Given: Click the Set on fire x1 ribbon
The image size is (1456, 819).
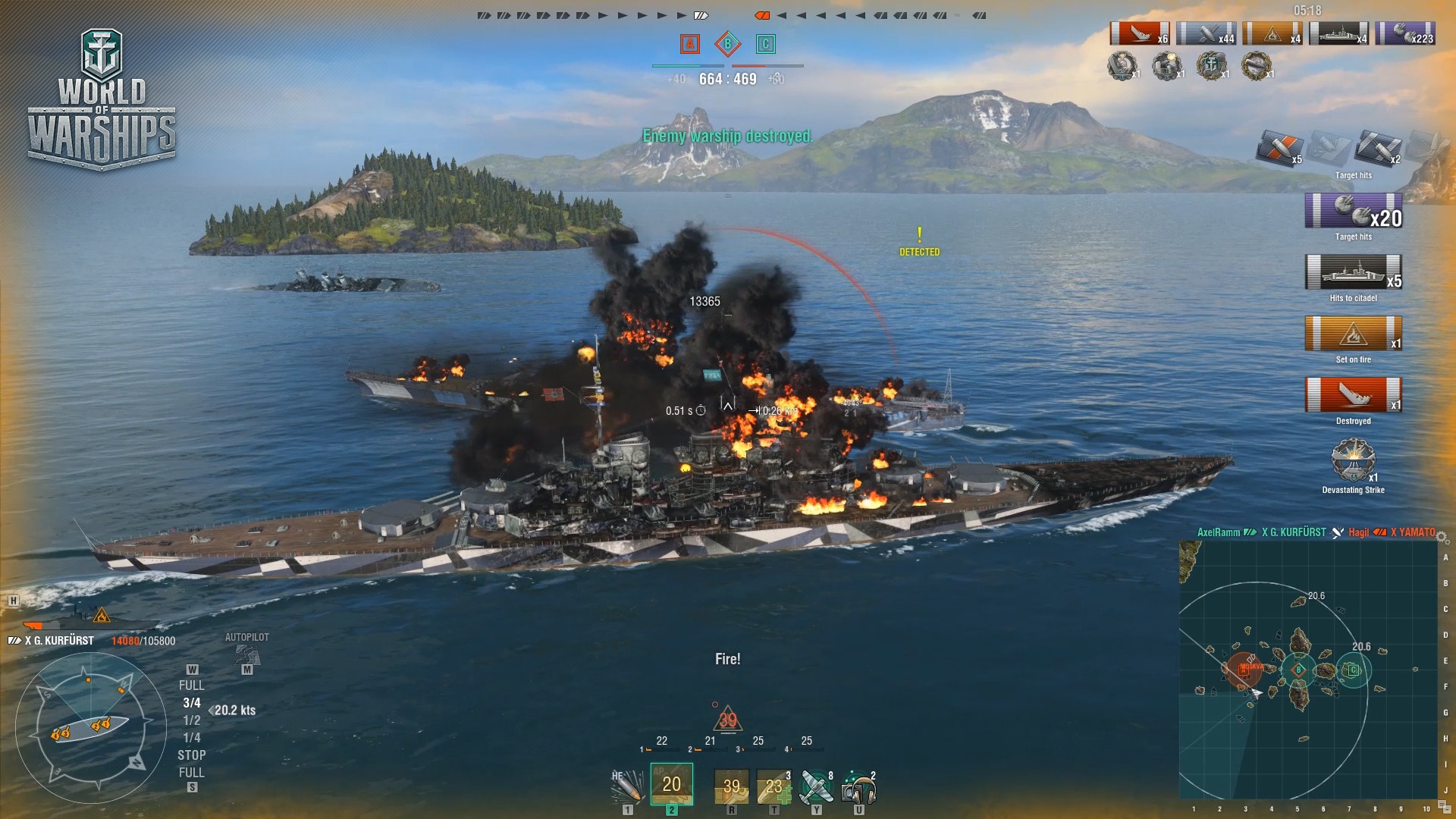Looking at the screenshot, I should [1354, 335].
